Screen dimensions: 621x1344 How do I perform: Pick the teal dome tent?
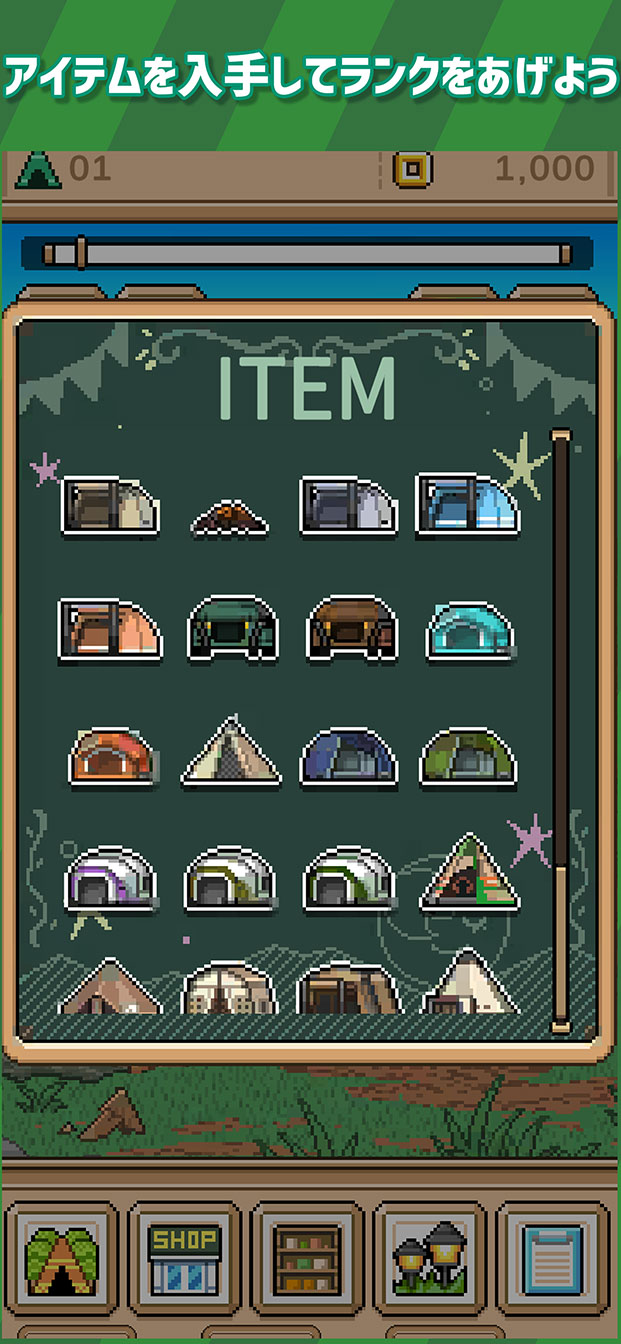[x=469, y=630]
